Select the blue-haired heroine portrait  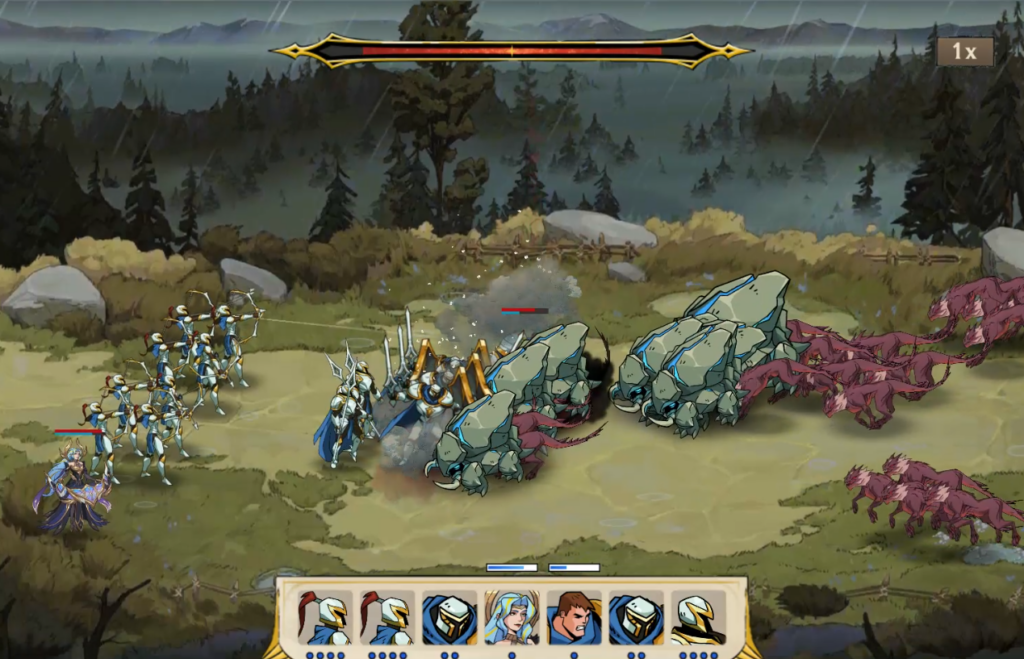(x=511, y=617)
